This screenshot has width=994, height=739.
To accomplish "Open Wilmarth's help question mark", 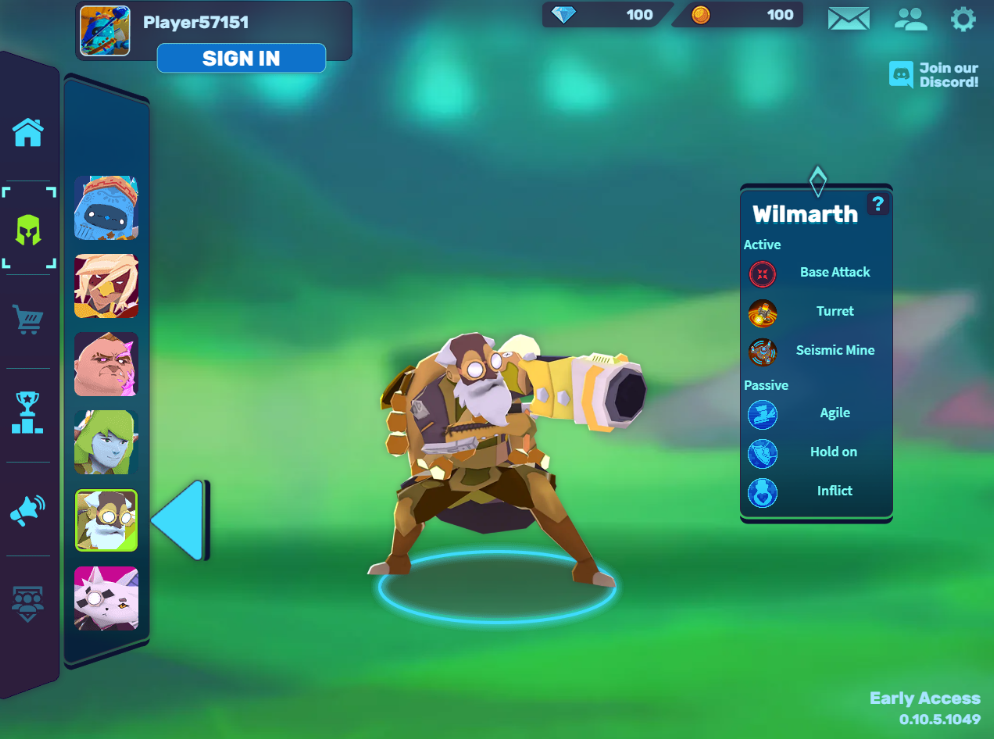I will 878,204.
